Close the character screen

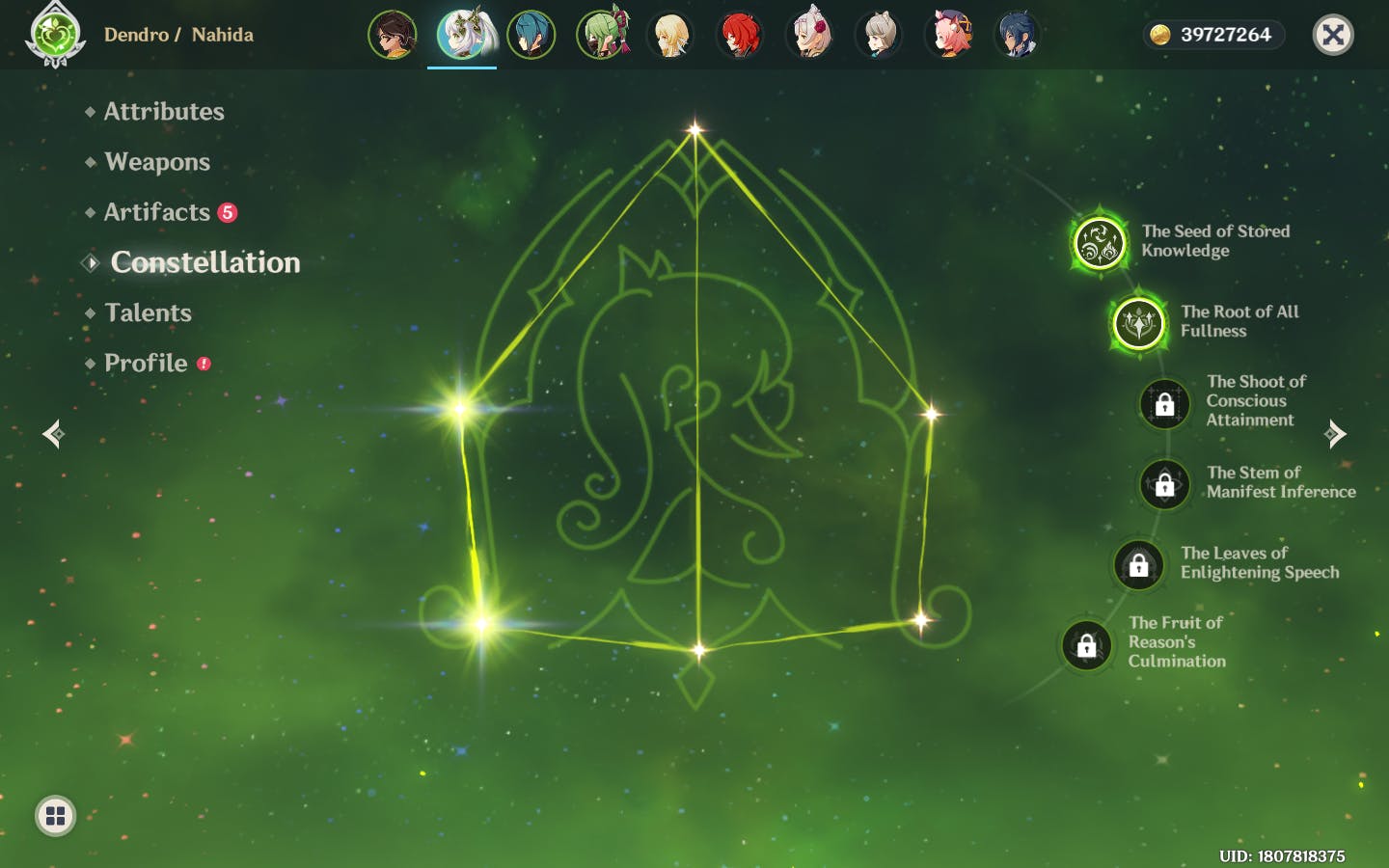click(1333, 36)
